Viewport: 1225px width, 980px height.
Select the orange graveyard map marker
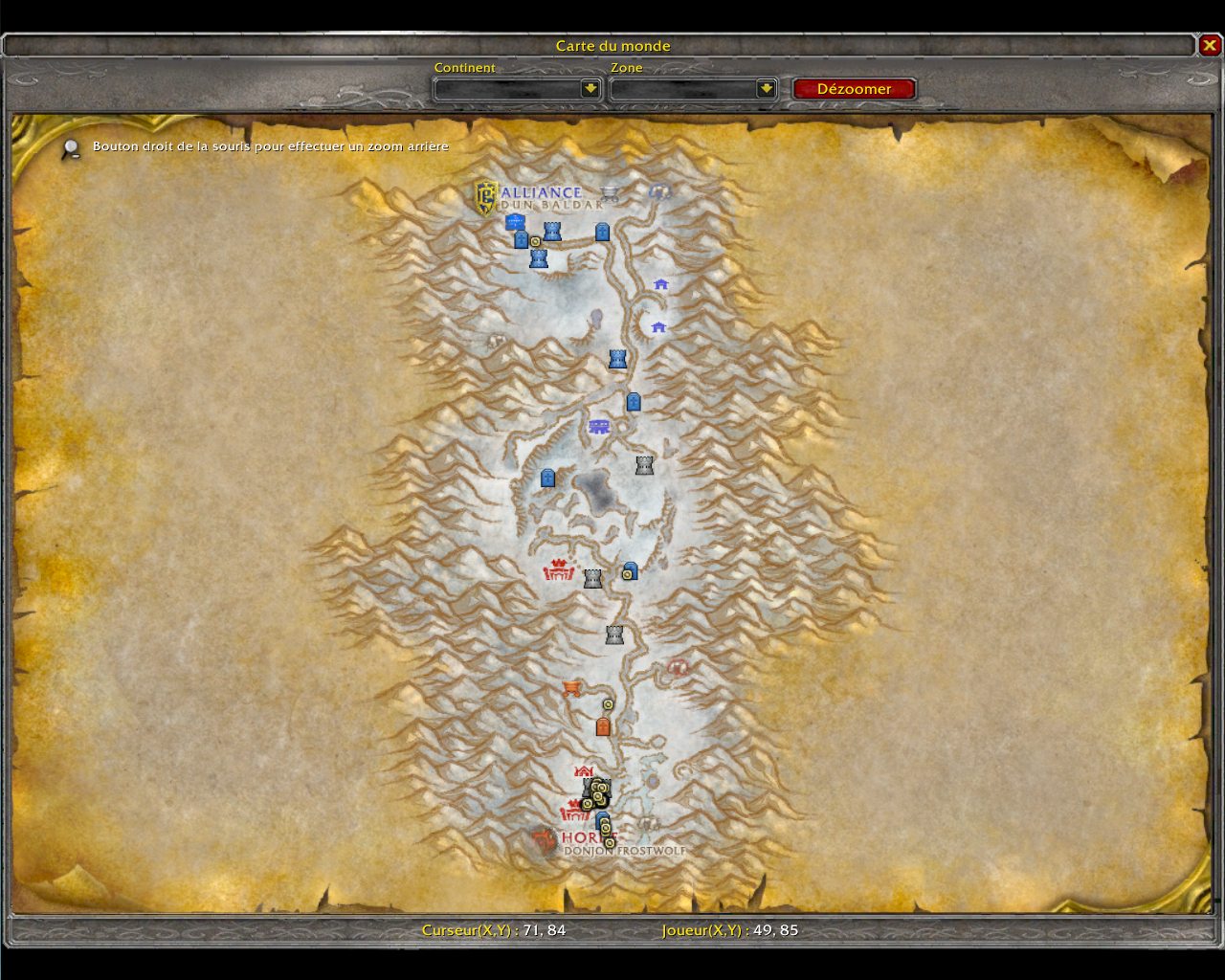click(x=603, y=727)
